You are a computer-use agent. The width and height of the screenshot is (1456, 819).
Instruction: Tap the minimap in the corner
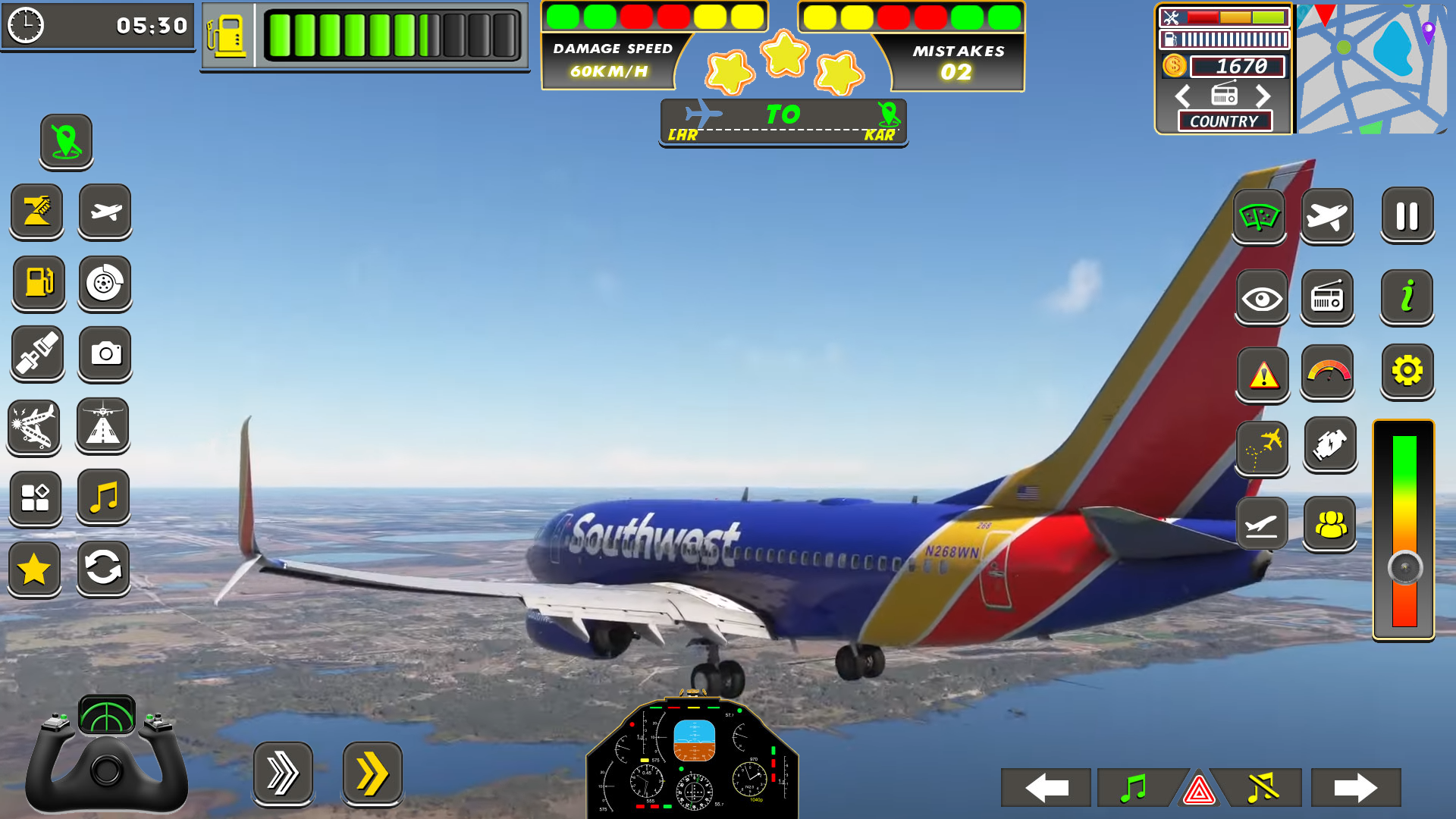coord(1373,68)
